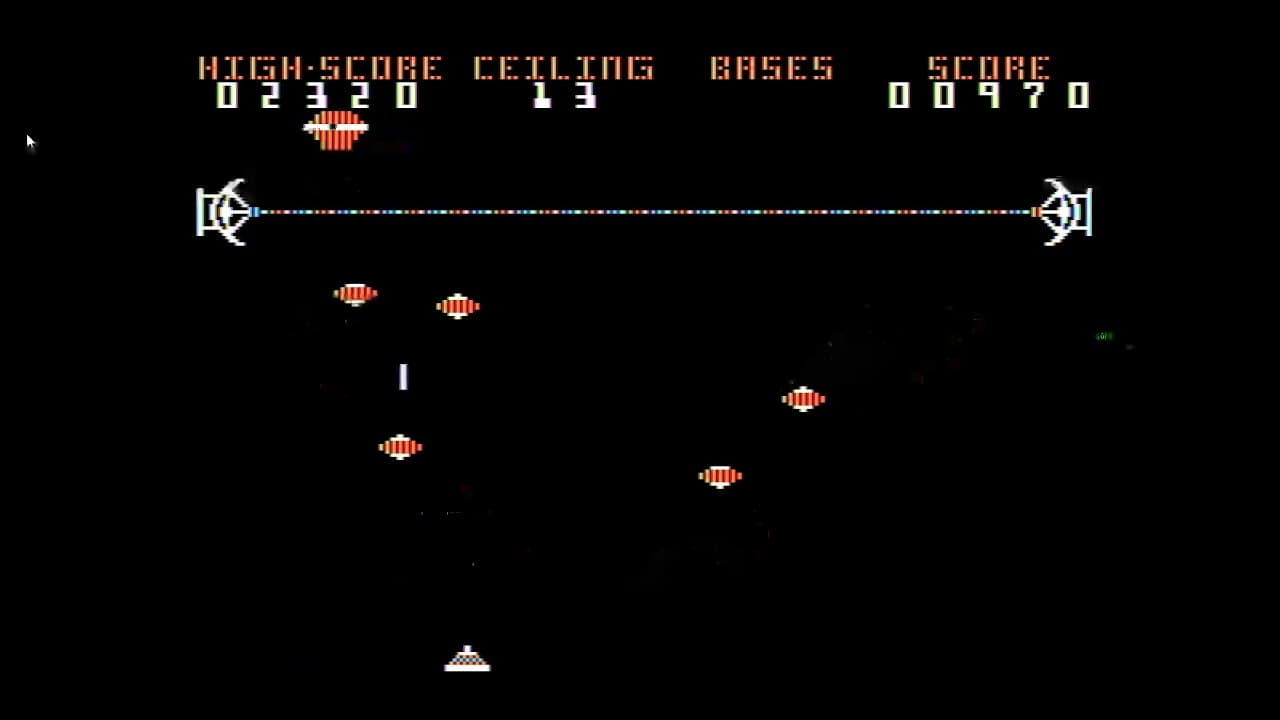
Task: Click the small green glitch dot on the right
Action: pos(1103,337)
